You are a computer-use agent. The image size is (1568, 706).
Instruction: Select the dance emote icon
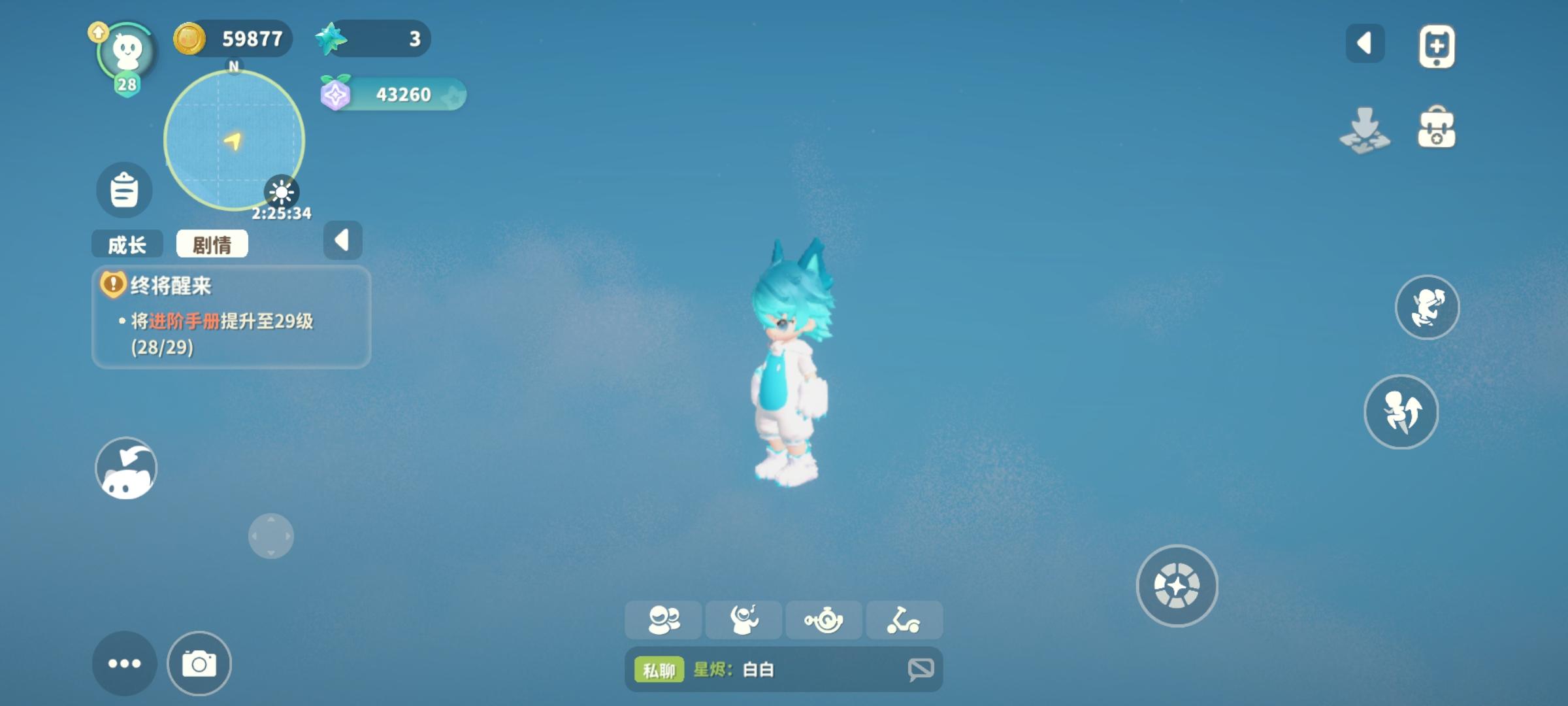(743, 620)
